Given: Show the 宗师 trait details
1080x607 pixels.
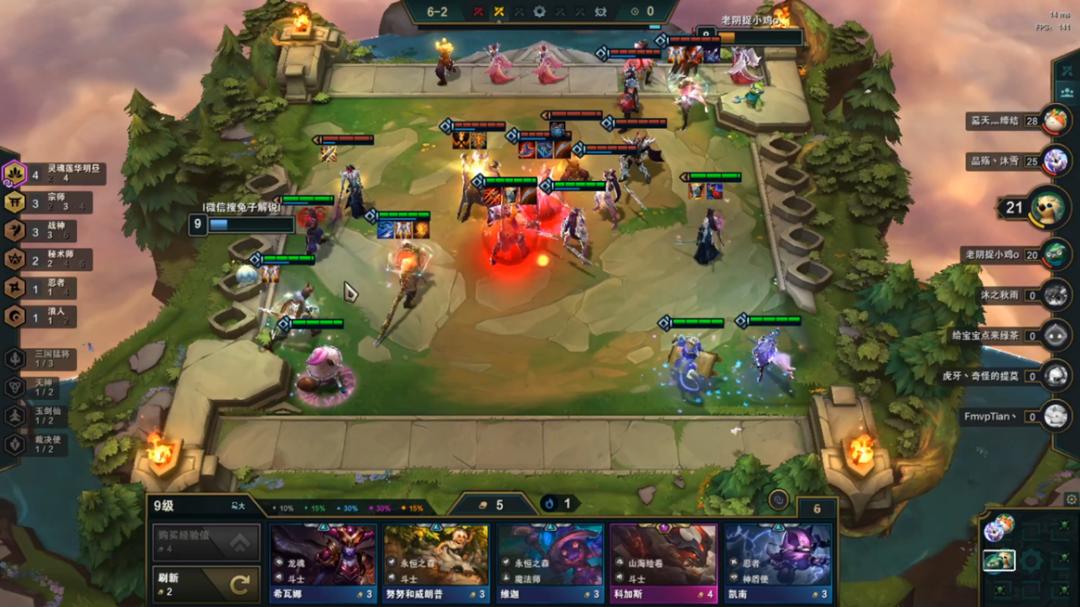Looking at the screenshot, I should click(56, 202).
